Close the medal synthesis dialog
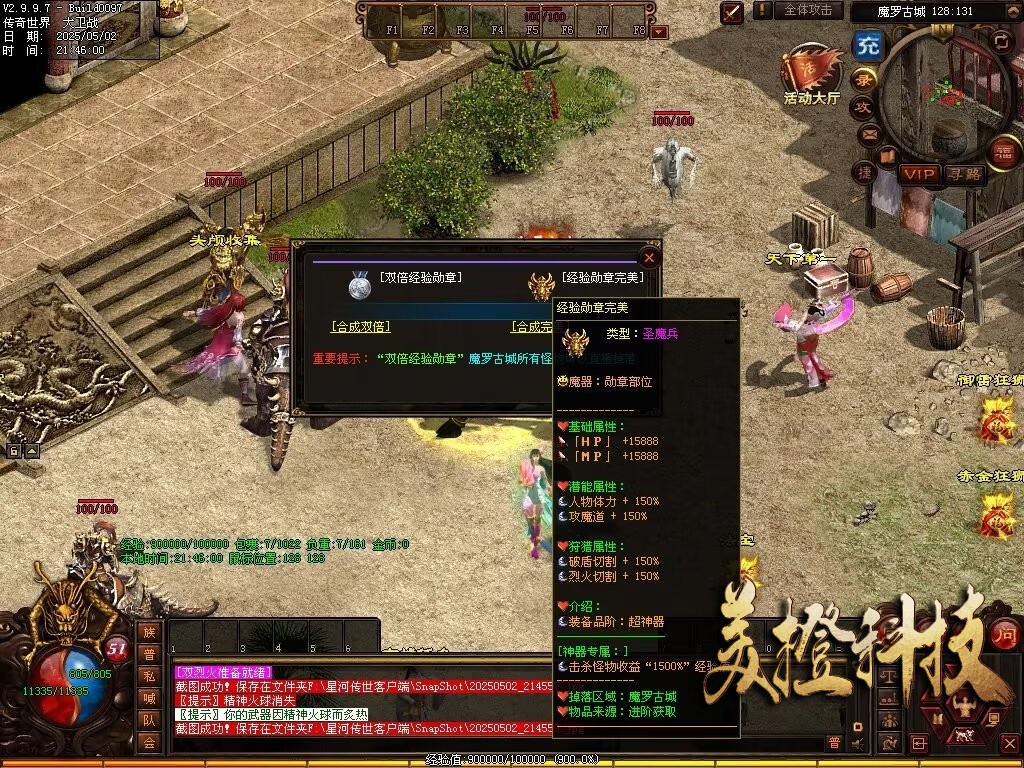 point(649,258)
